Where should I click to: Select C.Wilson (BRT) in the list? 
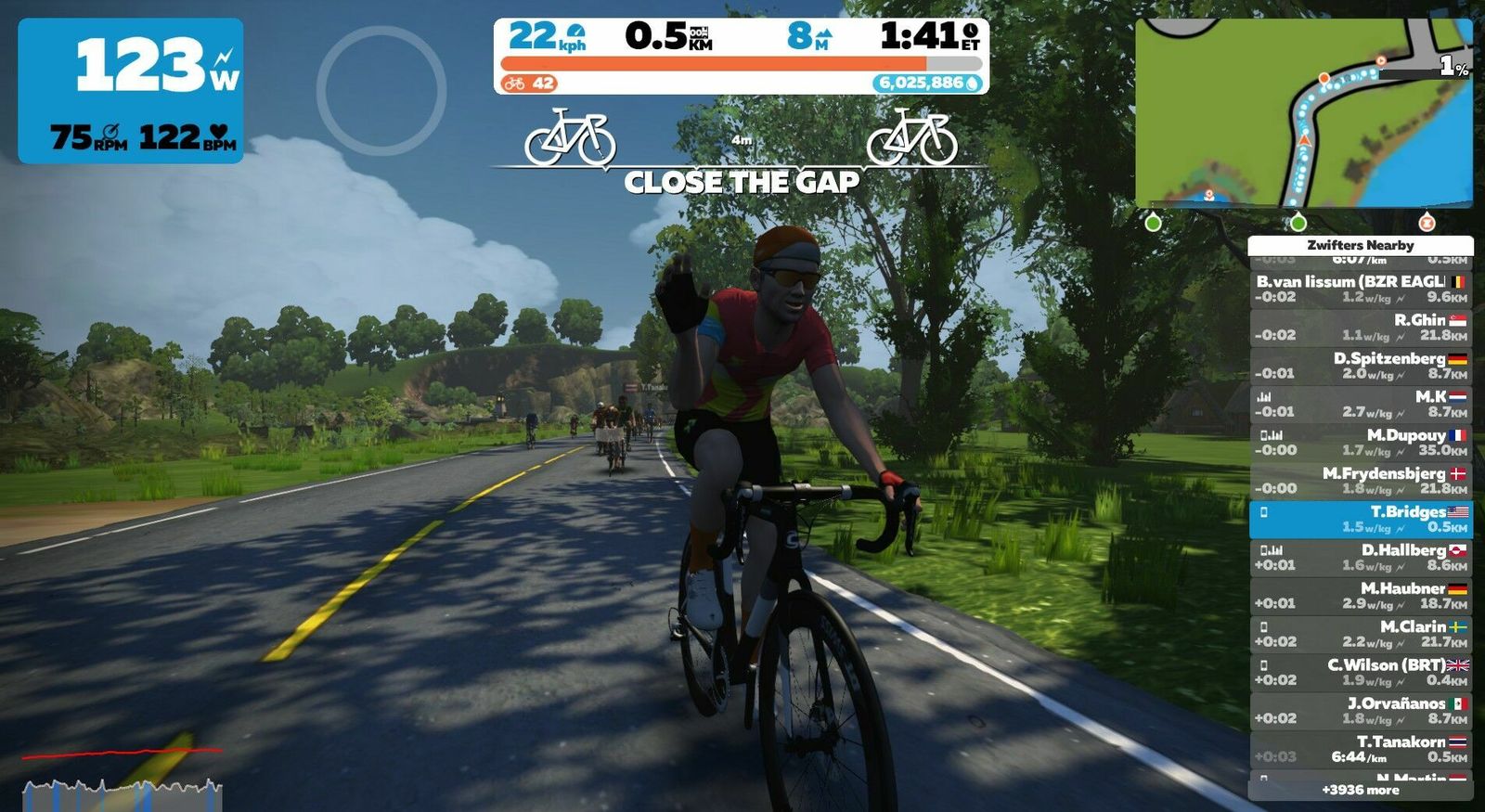pos(1360,672)
